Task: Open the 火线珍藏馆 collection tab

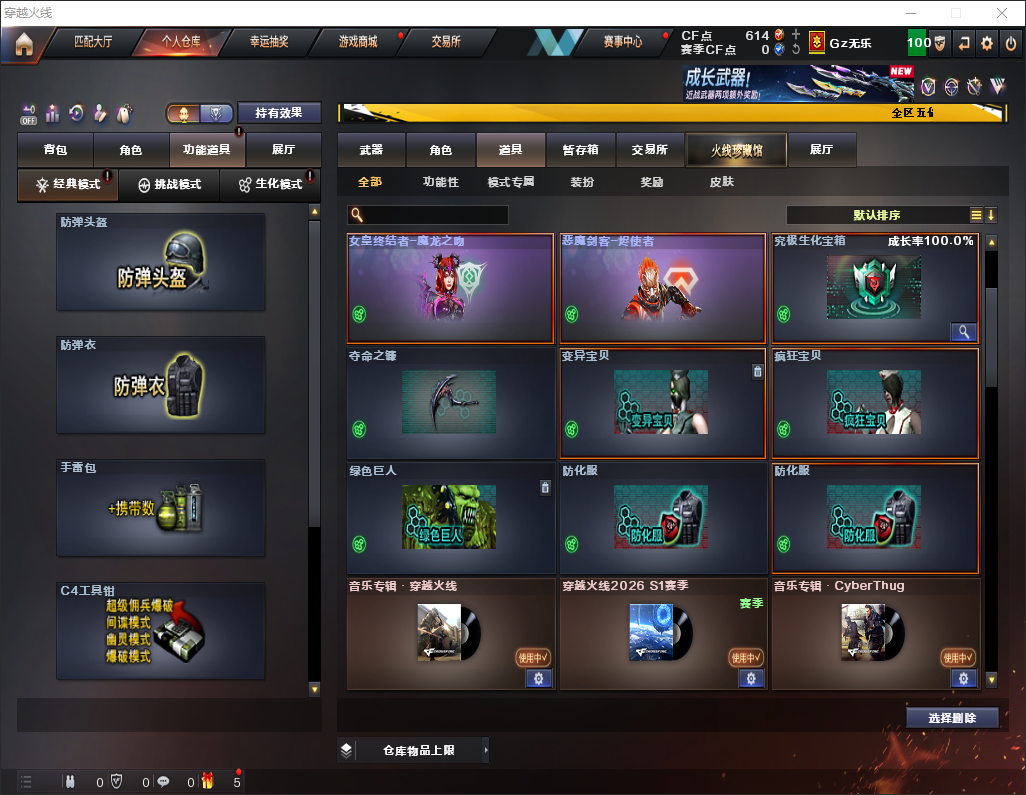Action: [736, 150]
